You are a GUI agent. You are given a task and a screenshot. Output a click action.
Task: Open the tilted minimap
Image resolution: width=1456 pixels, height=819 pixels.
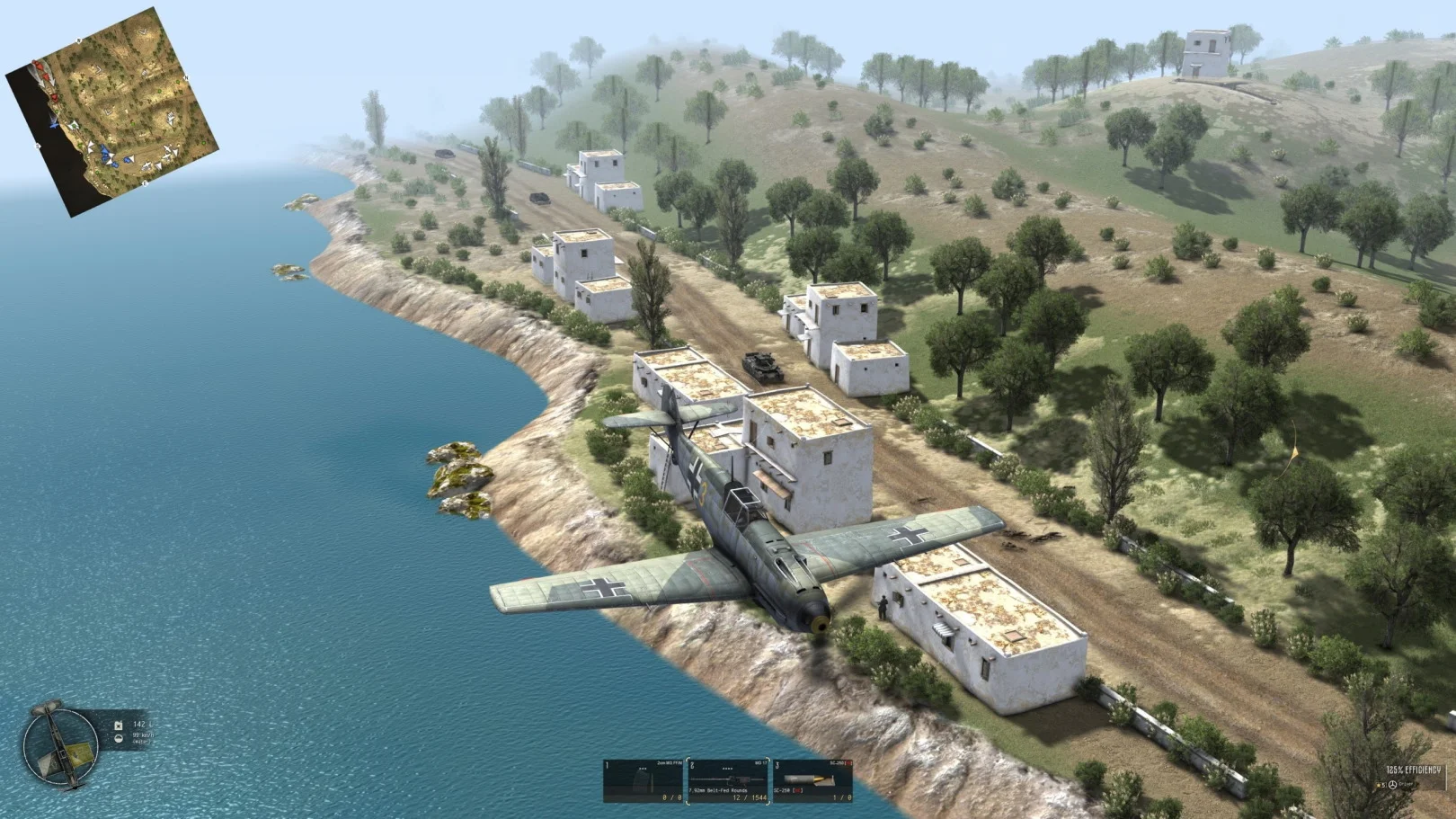[112, 112]
